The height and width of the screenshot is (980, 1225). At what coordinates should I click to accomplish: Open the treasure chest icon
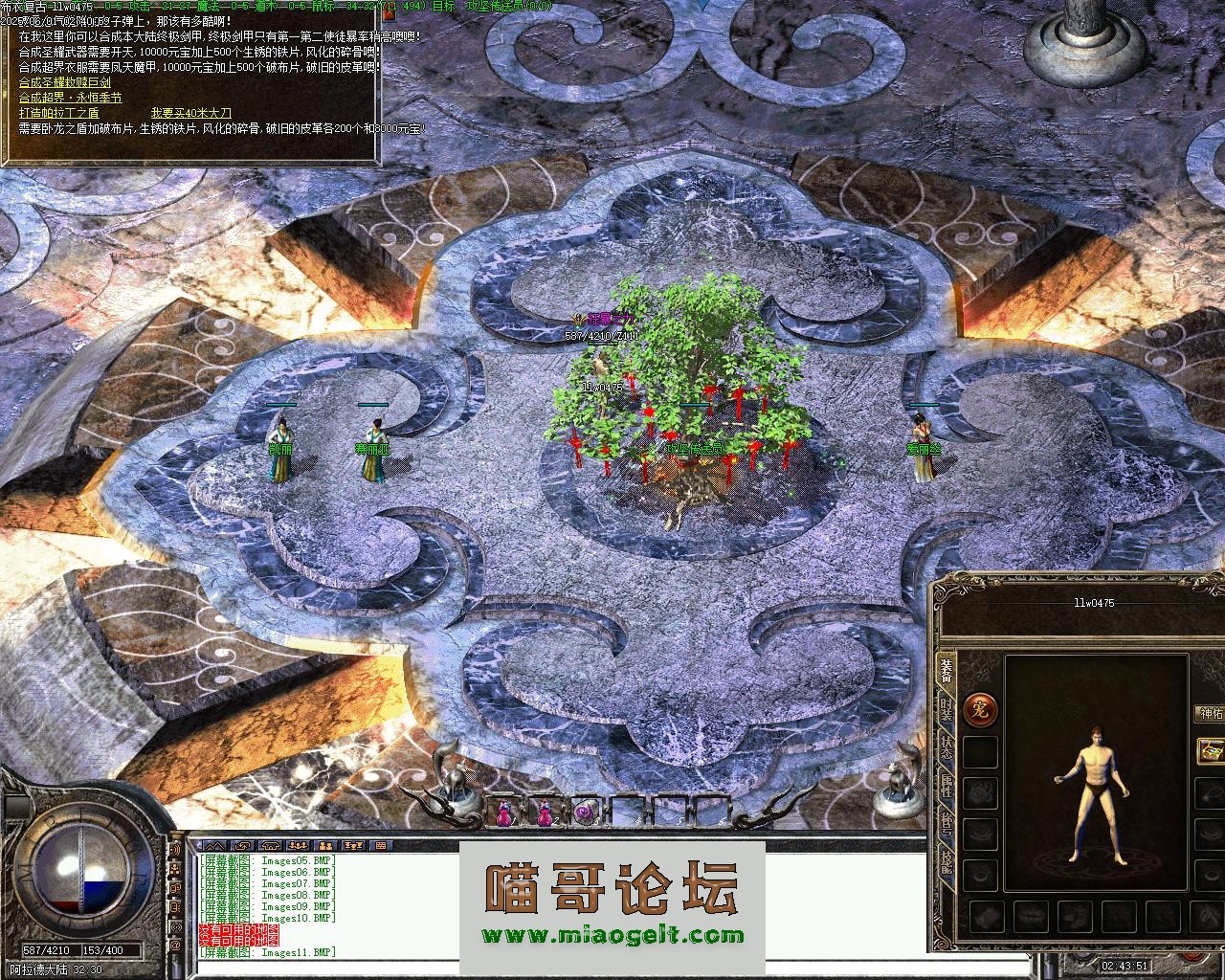(x=1212, y=749)
